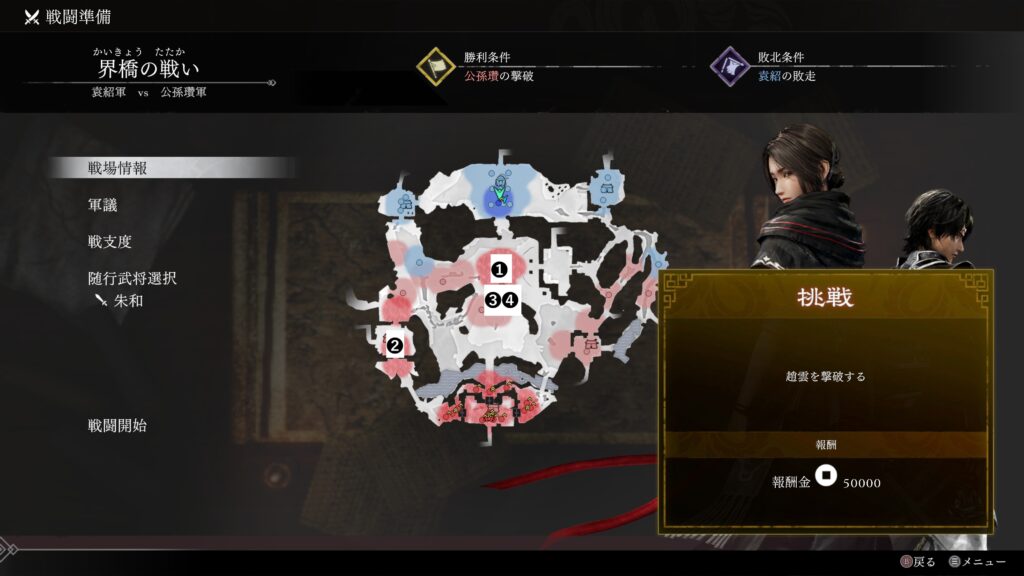Select map marker number 2
This screenshot has height=576, width=1024.
click(395, 346)
